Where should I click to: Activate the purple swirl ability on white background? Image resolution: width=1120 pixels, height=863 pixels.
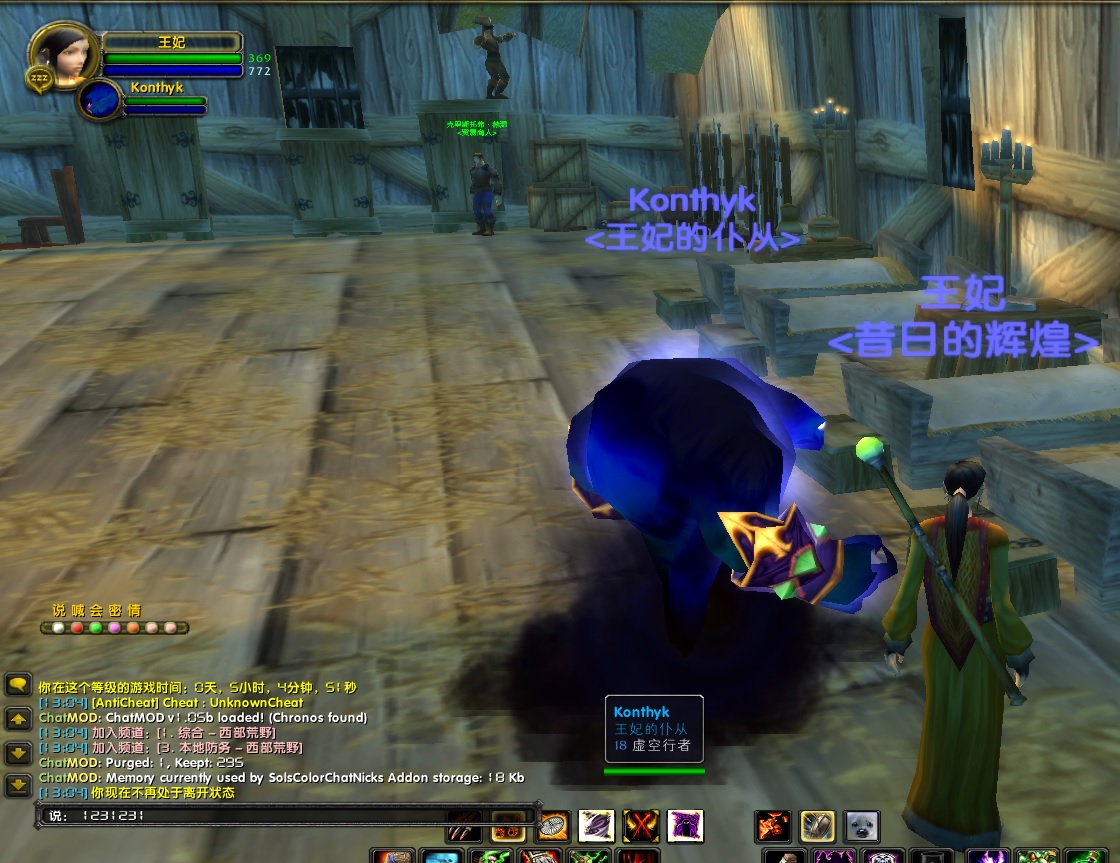(x=597, y=826)
